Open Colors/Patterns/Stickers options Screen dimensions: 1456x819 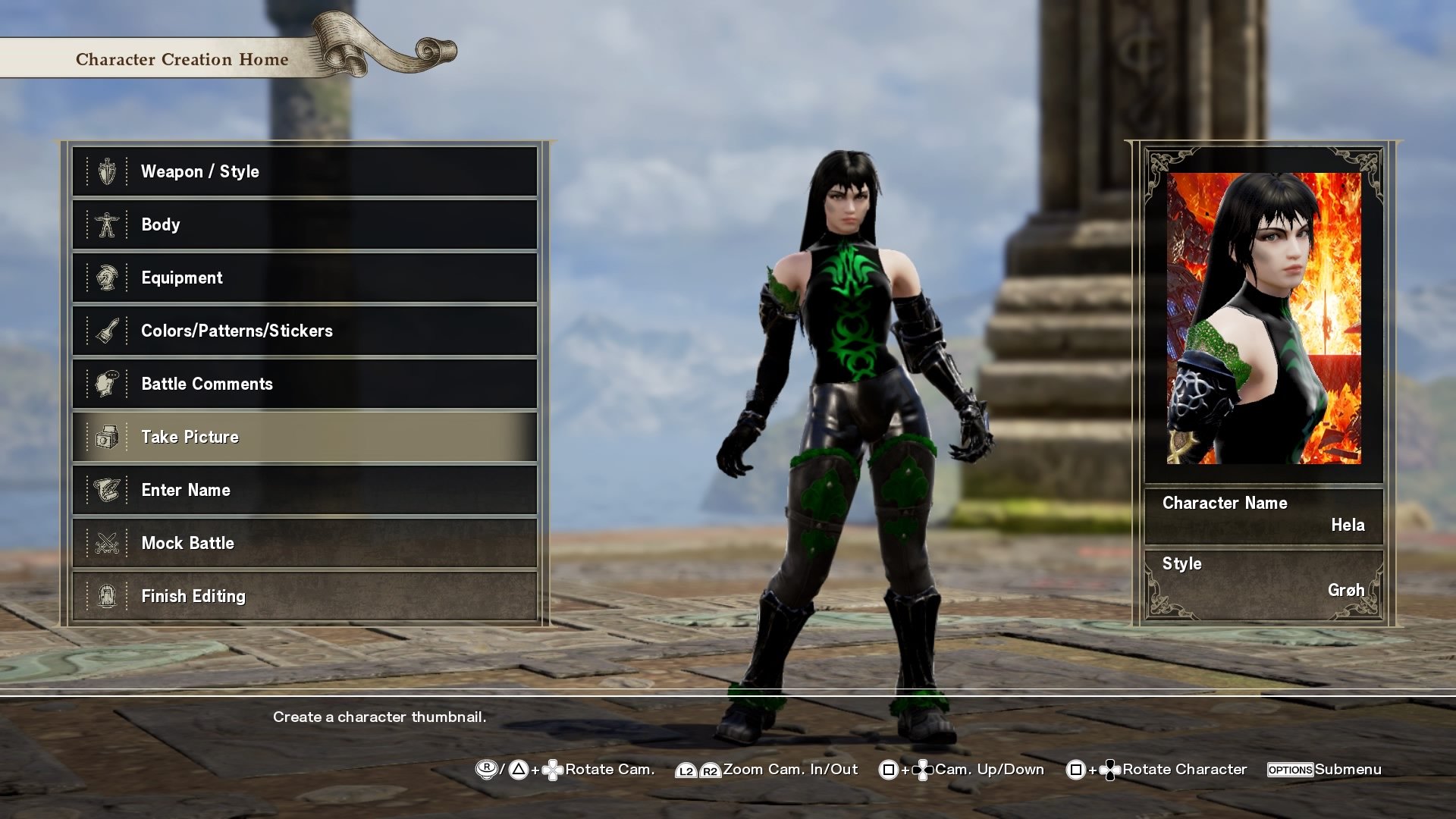tap(304, 331)
